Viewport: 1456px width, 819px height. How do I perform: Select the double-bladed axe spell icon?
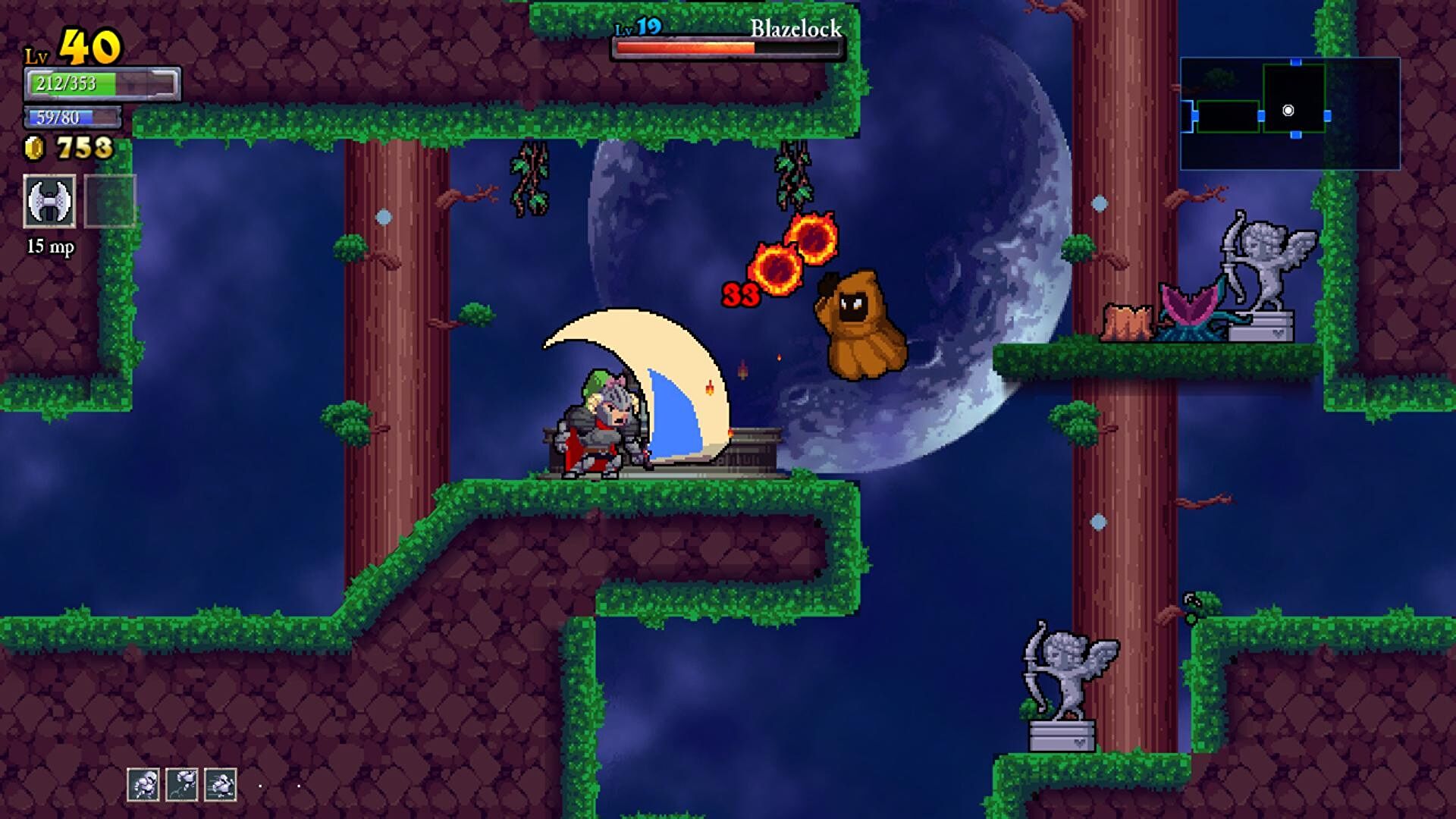pos(49,201)
